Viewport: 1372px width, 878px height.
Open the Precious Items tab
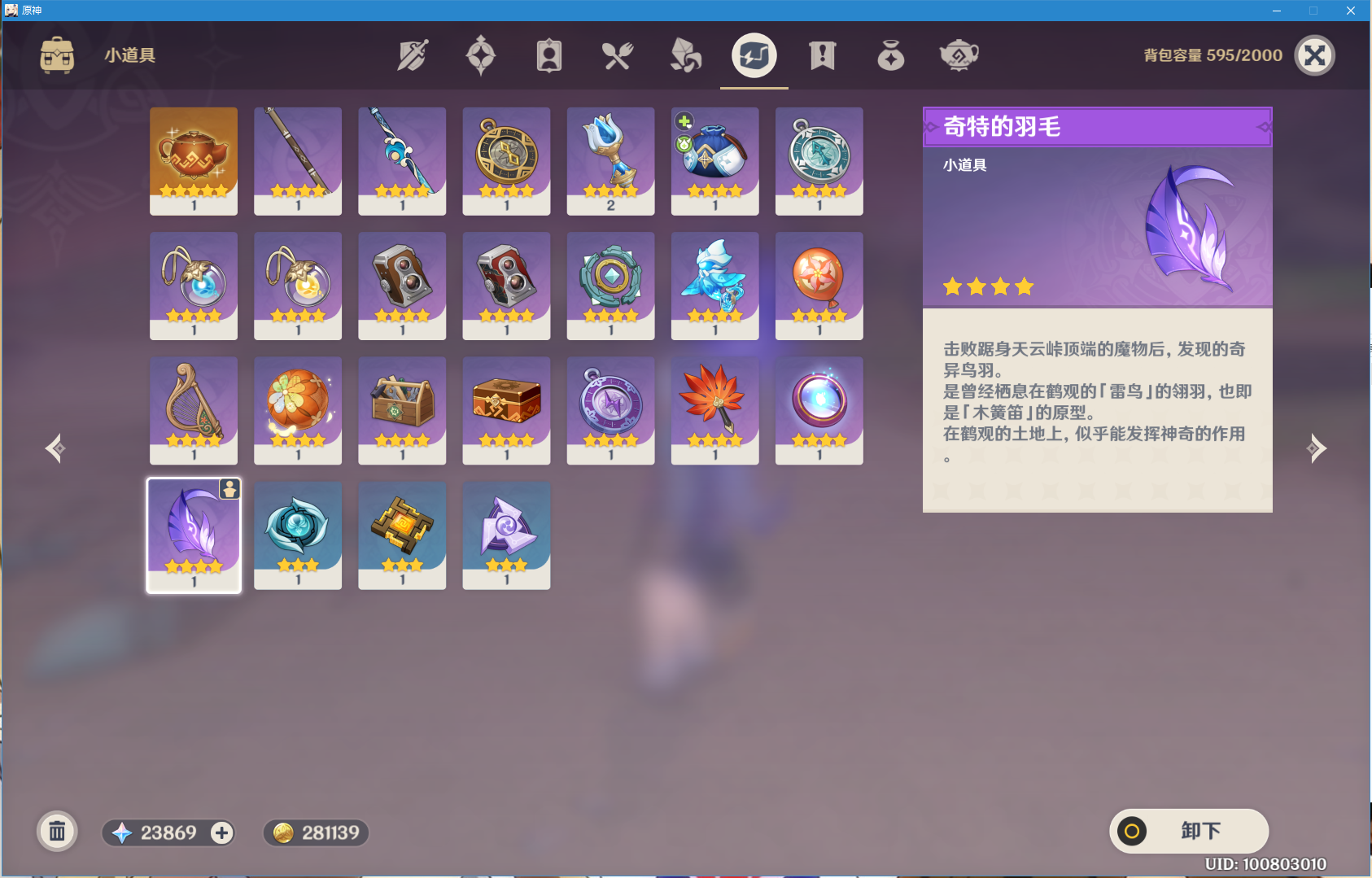coord(889,55)
